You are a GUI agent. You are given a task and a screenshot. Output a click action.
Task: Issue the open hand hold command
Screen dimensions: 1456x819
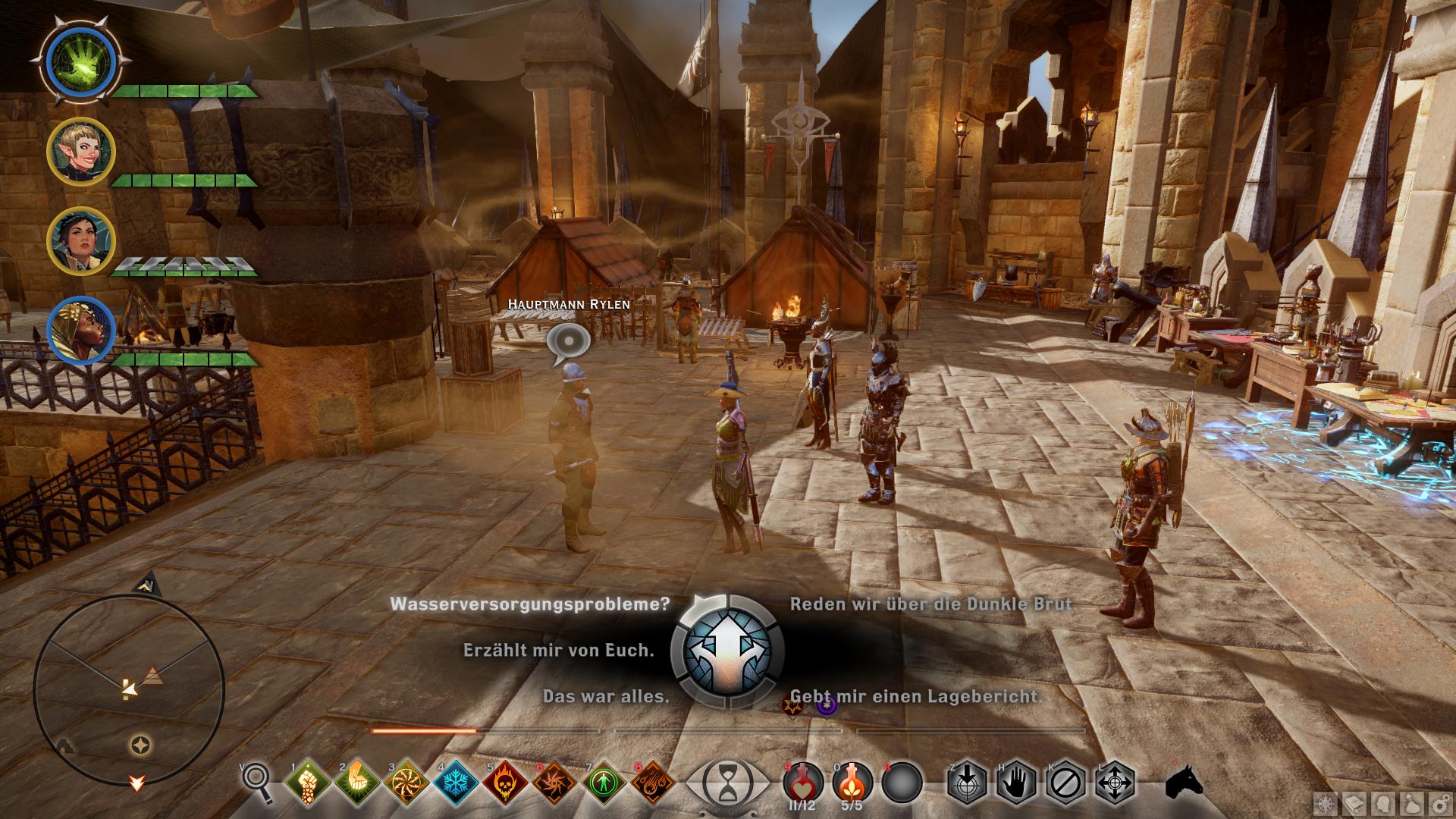[1016, 783]
